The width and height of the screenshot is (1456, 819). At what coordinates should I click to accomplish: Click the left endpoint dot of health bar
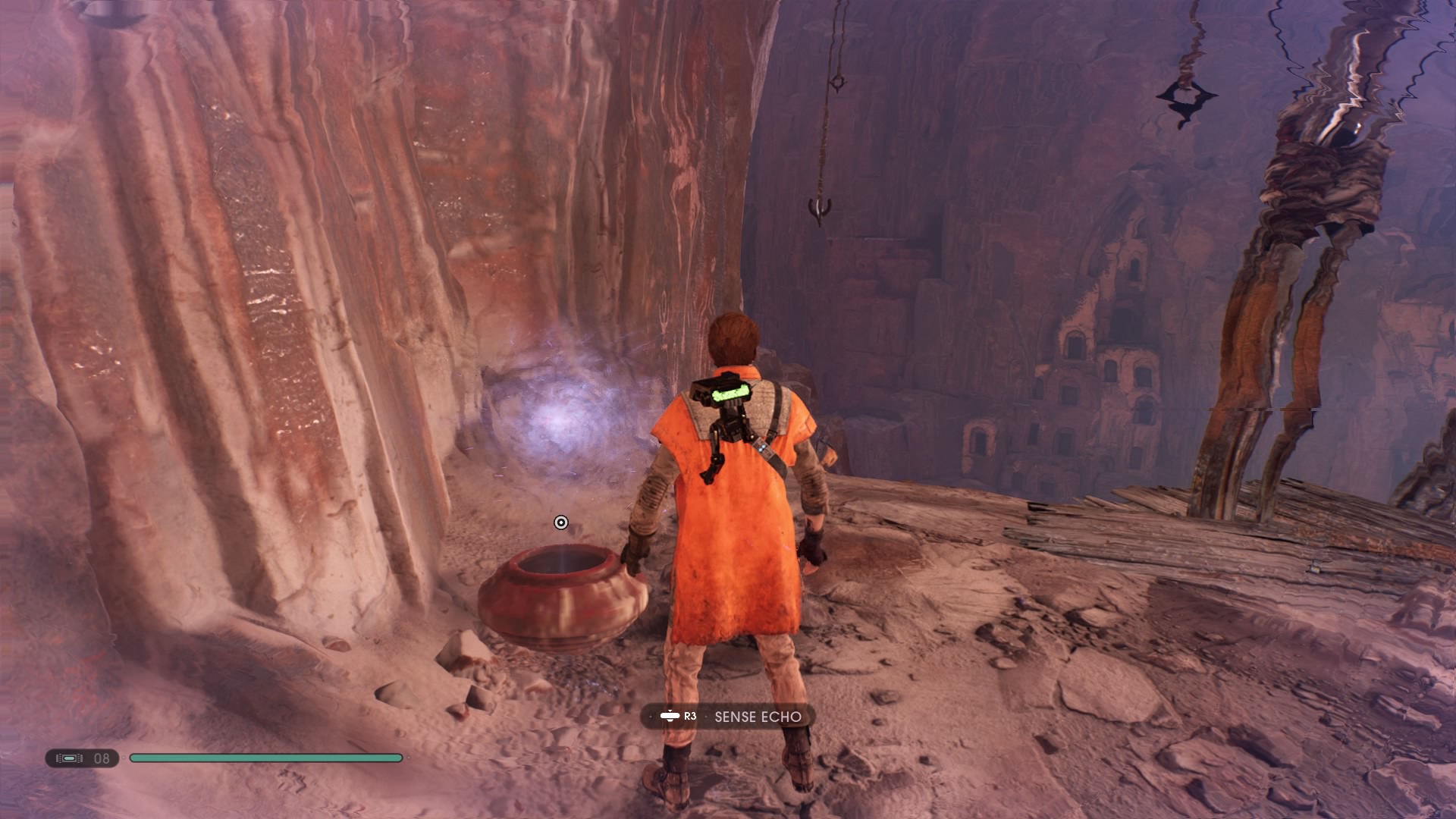point(123,757)
